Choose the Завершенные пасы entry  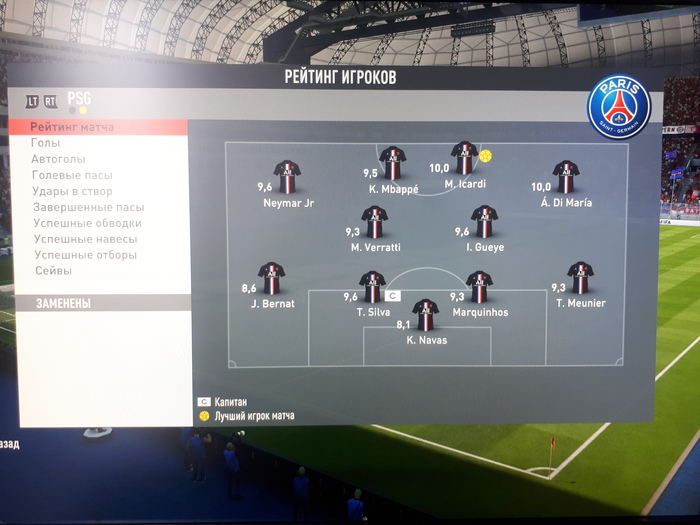click(x=89, y=207)
